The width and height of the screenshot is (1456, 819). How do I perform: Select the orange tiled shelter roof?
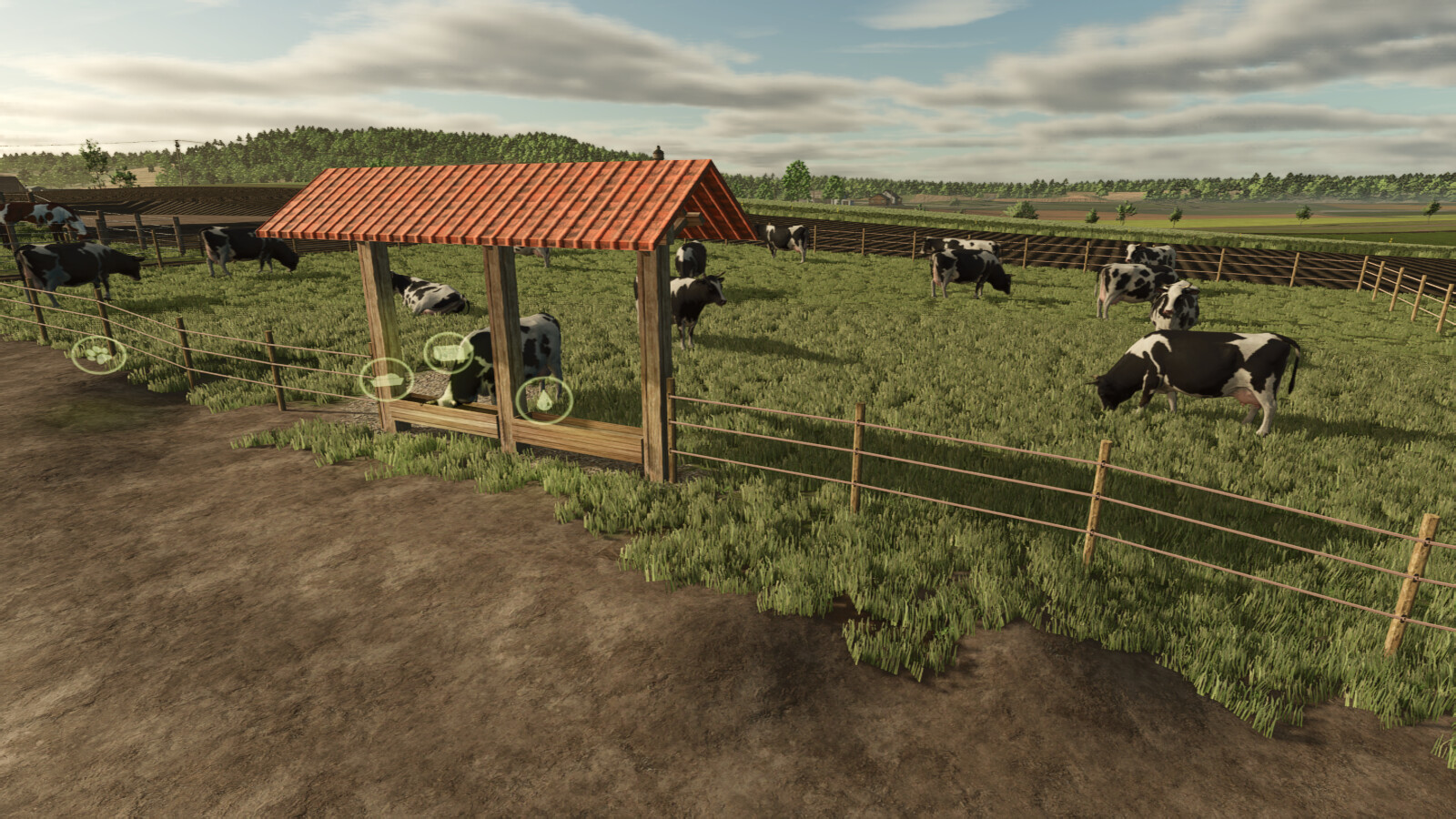[x=510, y=205]
